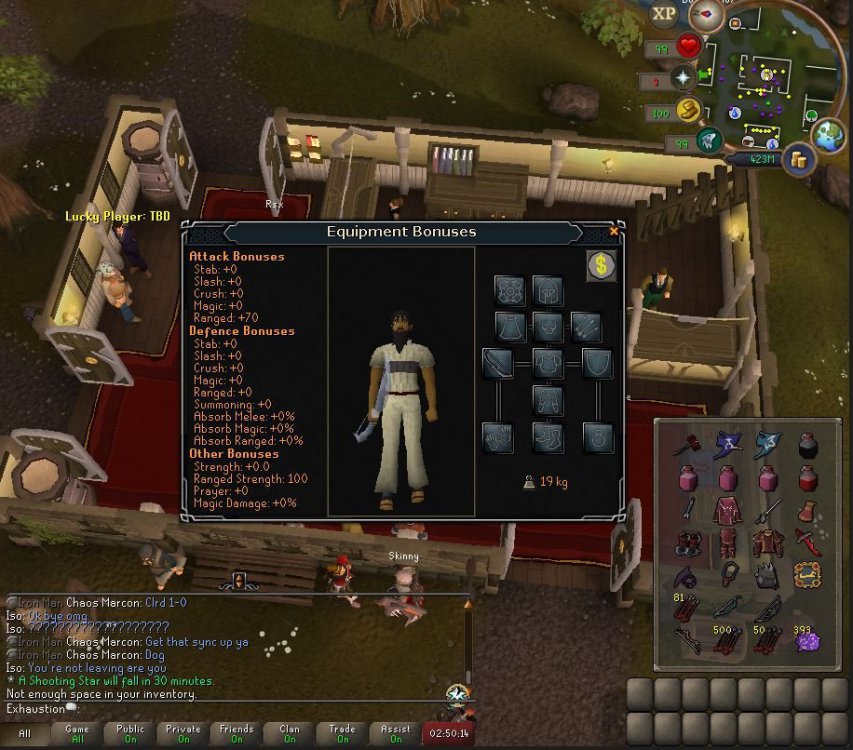The height and width of the screenshot is (750, 853).
Task: Select the black potion in inventory
Action: pyautogui.click(x=807, y=444)
